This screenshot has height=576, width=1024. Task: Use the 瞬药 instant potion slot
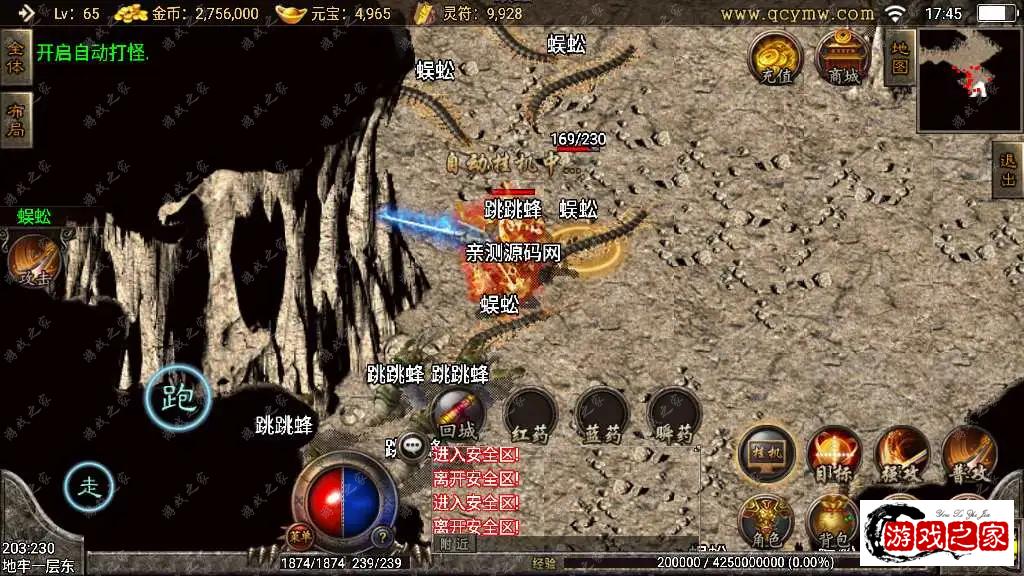[674, 413]
